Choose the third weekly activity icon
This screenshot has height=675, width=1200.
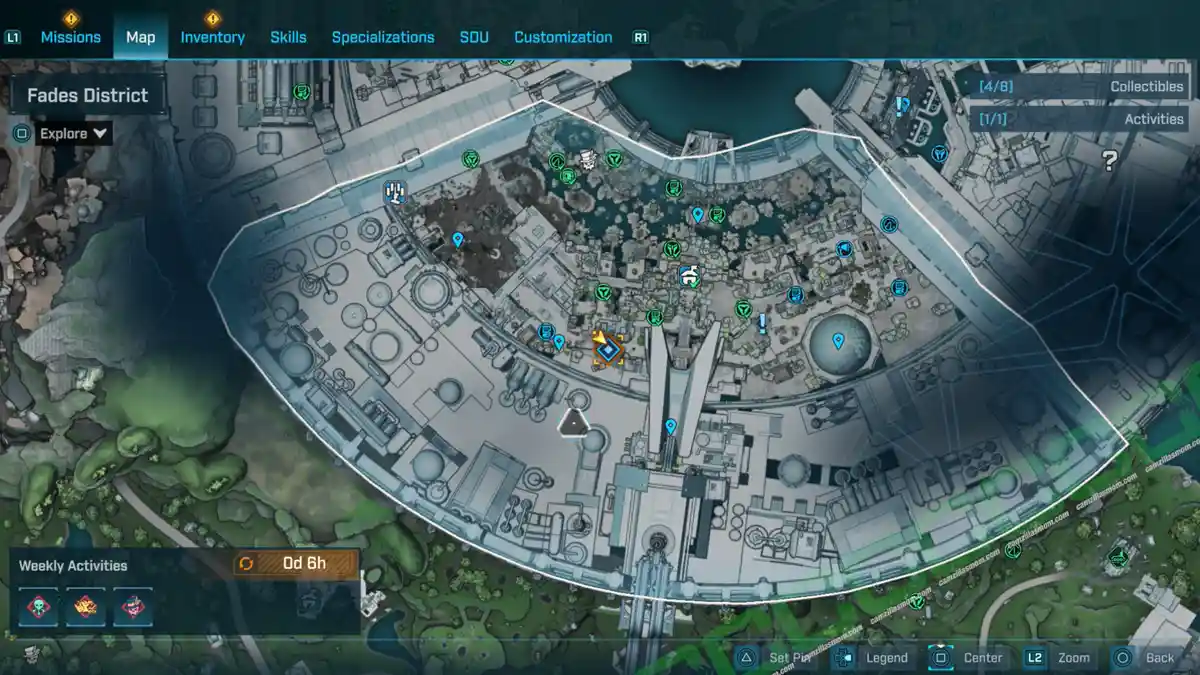pos(133,606)
